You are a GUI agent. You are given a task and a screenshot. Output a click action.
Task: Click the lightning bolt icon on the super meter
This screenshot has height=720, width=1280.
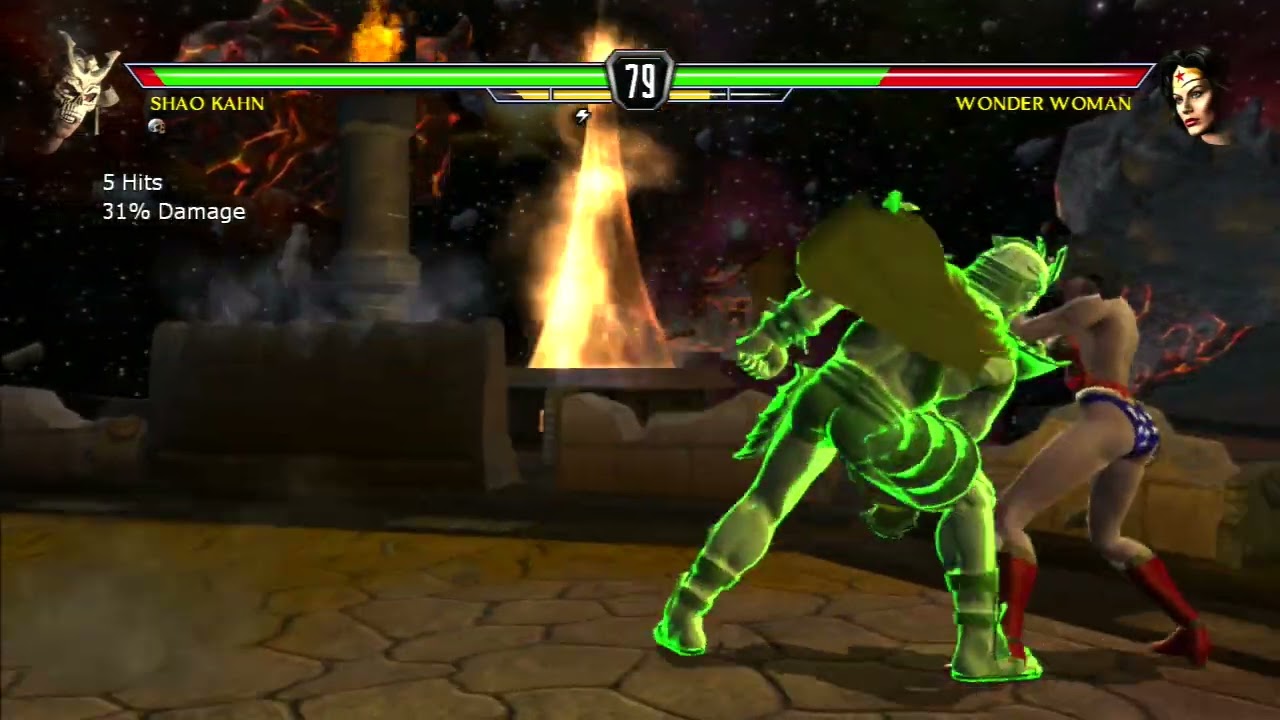point(582,114)
